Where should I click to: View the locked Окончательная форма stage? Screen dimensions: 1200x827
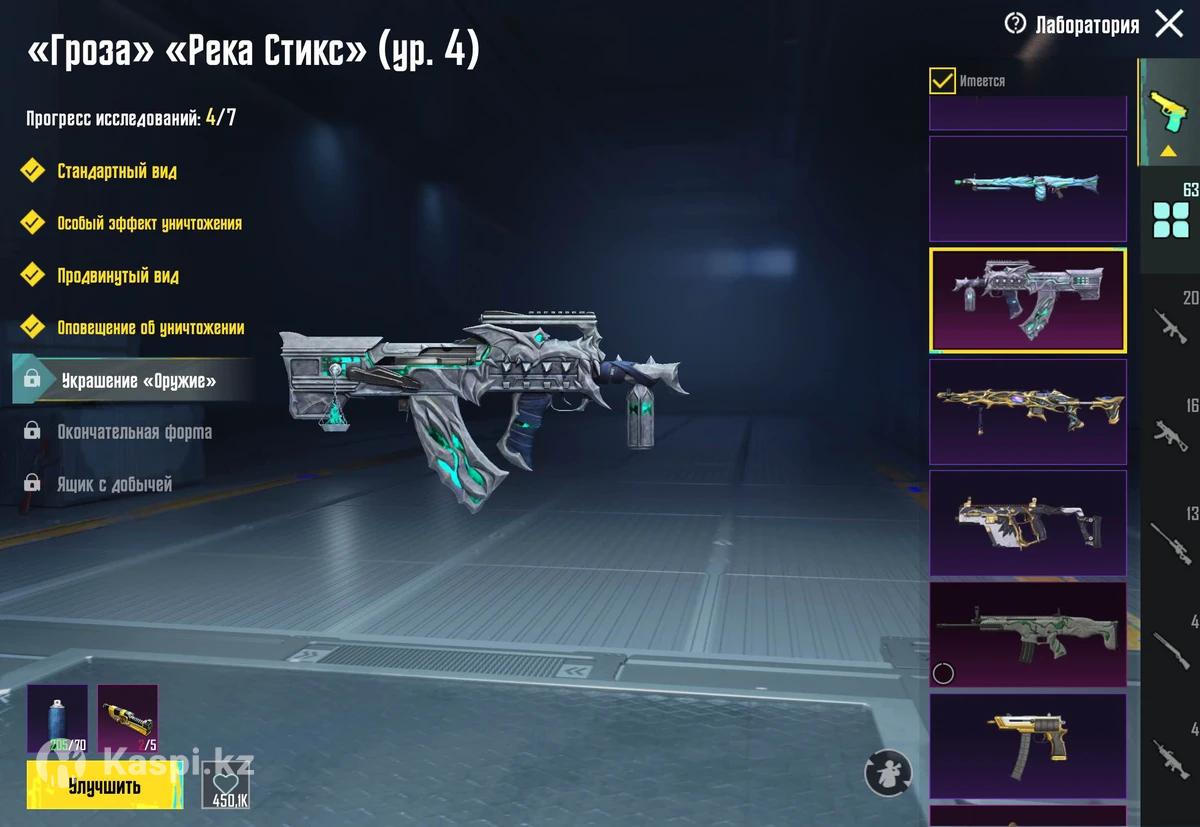(133, 432)
